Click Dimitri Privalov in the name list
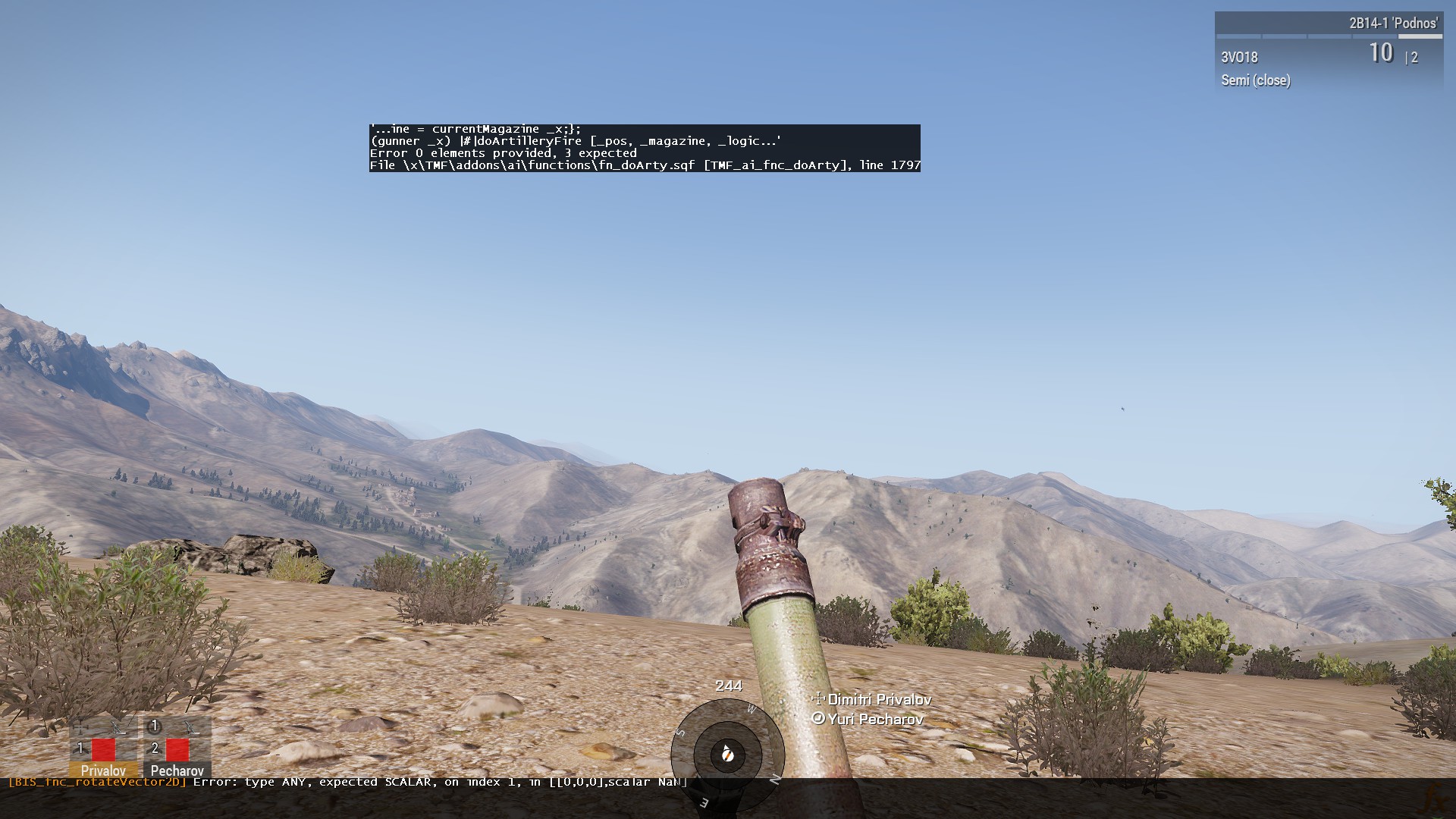 [878, 700]
